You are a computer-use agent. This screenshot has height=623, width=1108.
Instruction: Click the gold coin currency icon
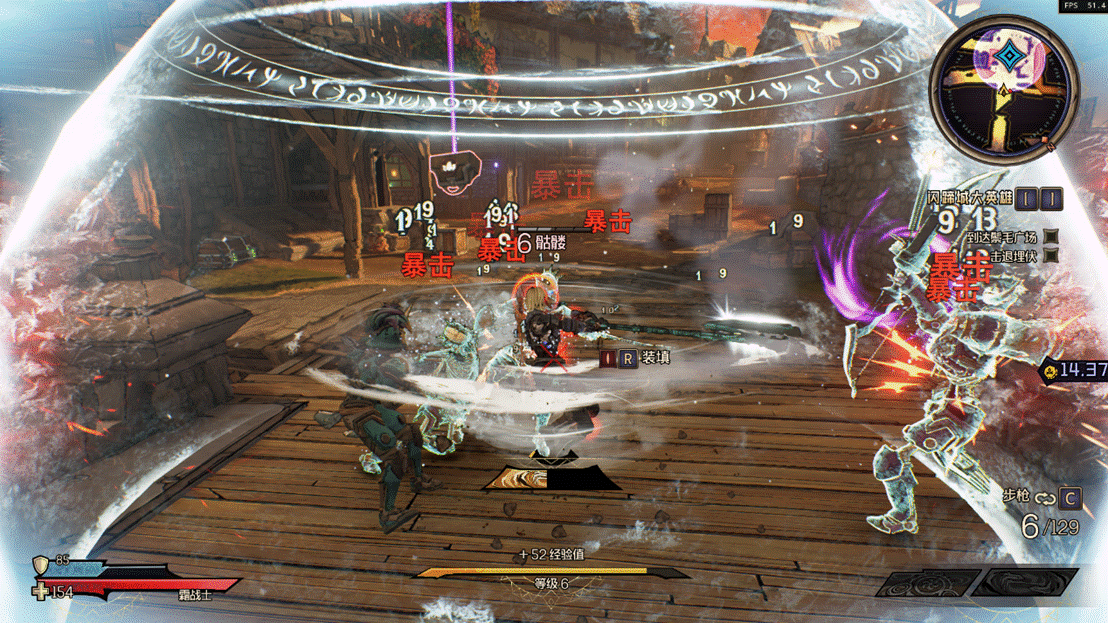pos(1051,371)
